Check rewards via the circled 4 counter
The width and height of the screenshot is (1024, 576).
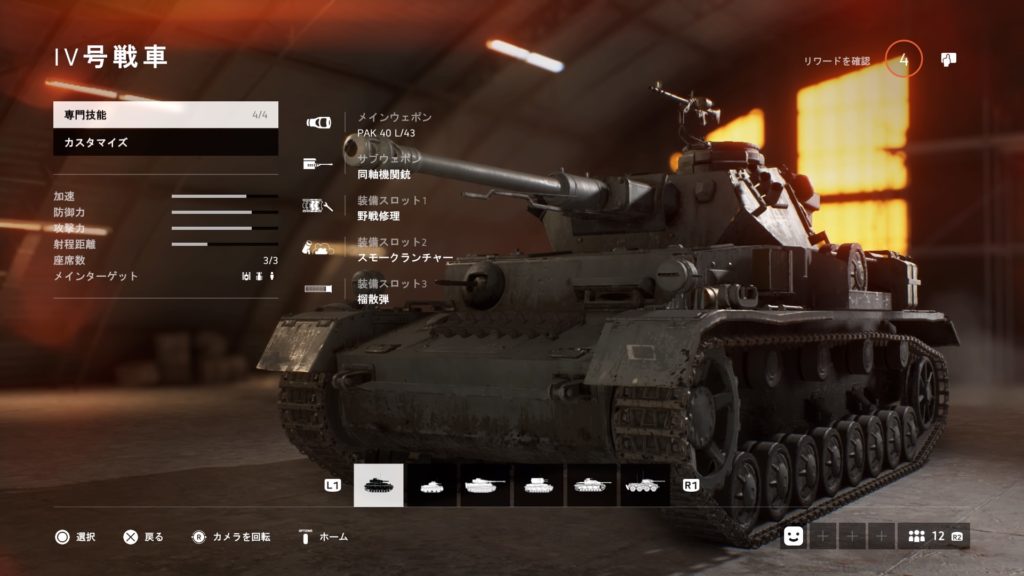904,60
